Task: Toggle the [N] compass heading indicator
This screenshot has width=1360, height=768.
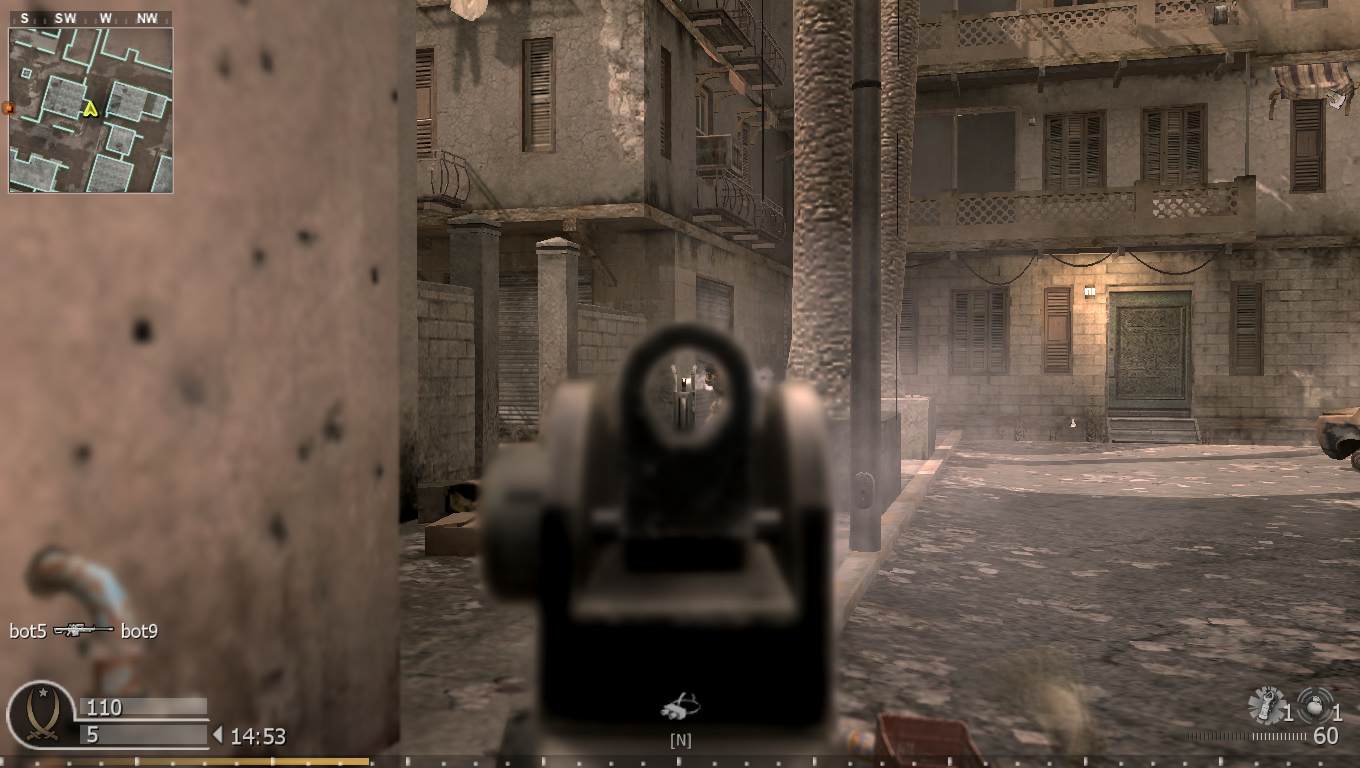Action: click(679, 740)
